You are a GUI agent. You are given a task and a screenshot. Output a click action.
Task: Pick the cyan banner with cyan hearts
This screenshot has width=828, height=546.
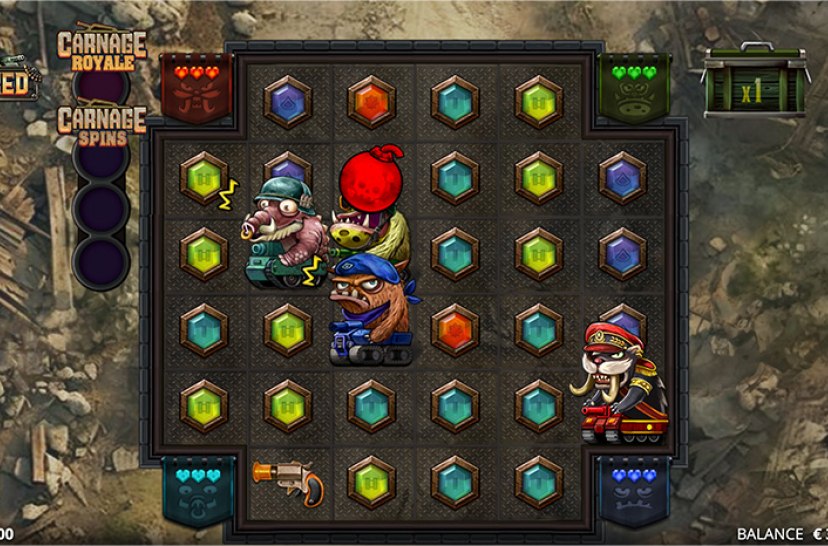click(198, 490)
